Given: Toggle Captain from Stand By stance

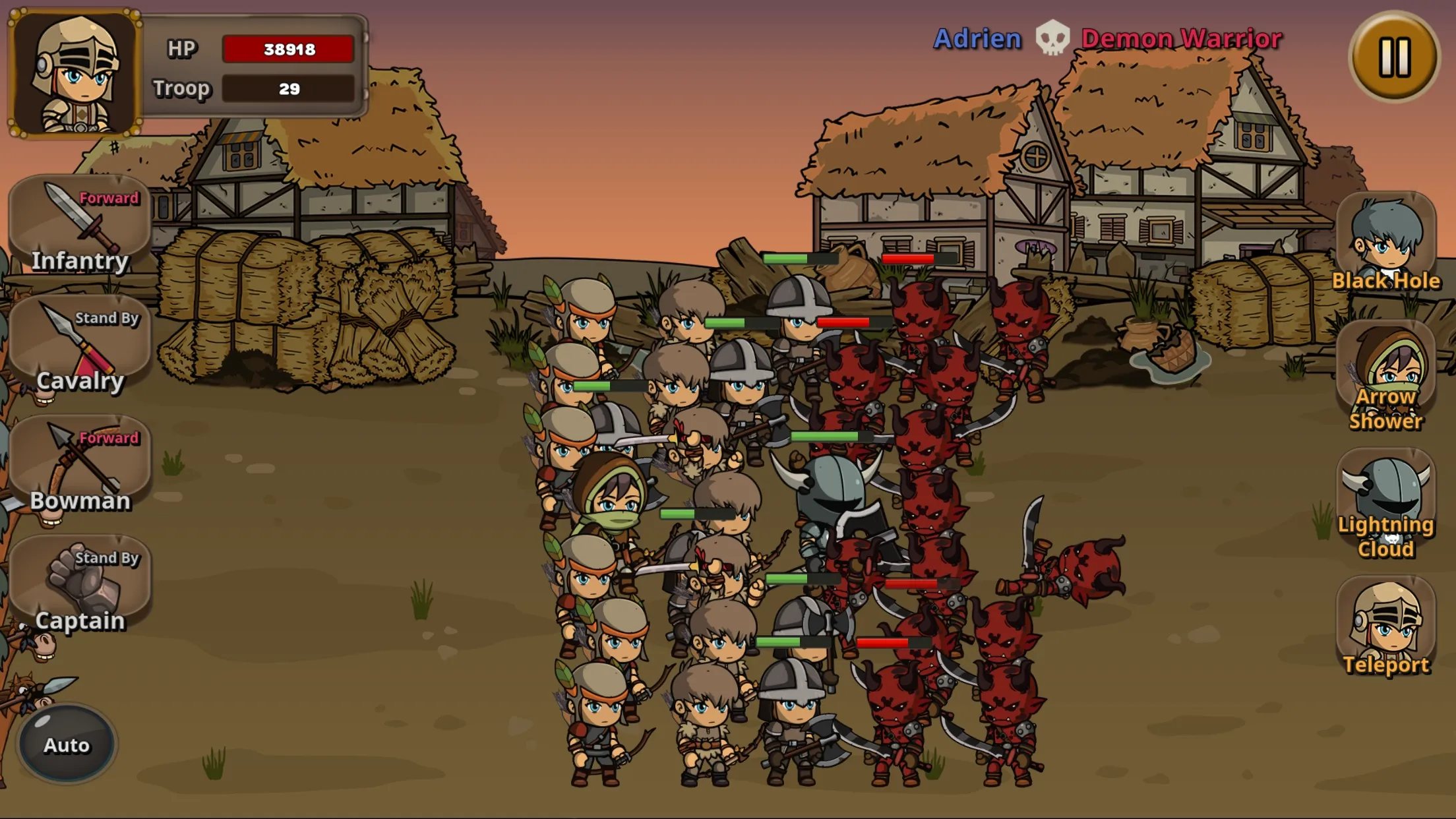Looking at the screenshot, I should (108, 557).
